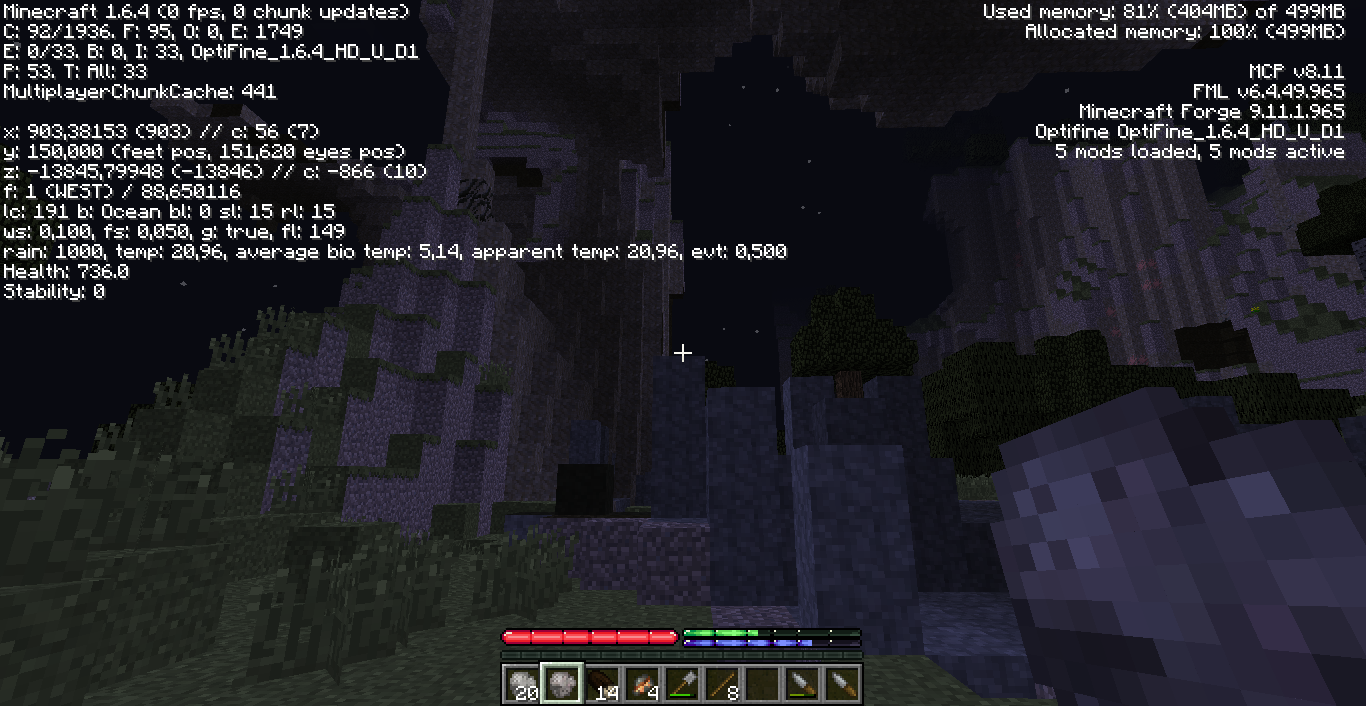
Task: Select the stack of 8 sticks
Action: click(x=721, y=684)
